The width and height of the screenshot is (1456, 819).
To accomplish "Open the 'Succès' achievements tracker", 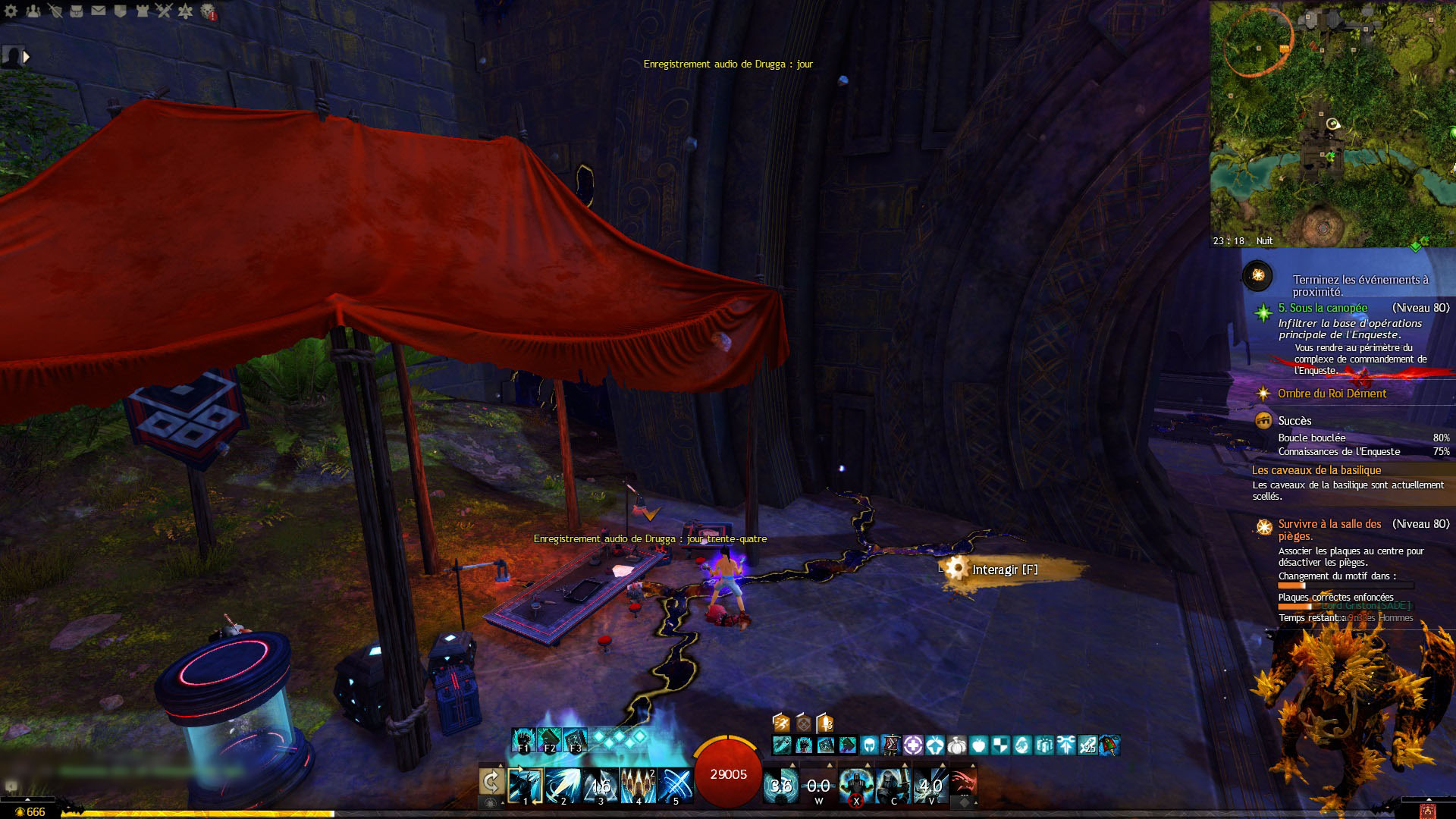I will point(1294,421).
